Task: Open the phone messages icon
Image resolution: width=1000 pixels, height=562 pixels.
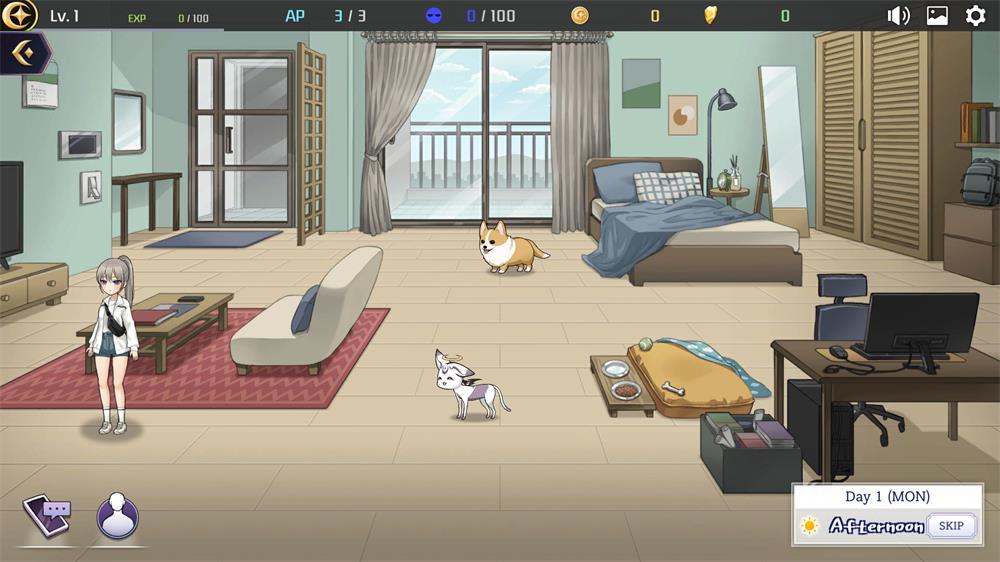Action: point(46,515)
